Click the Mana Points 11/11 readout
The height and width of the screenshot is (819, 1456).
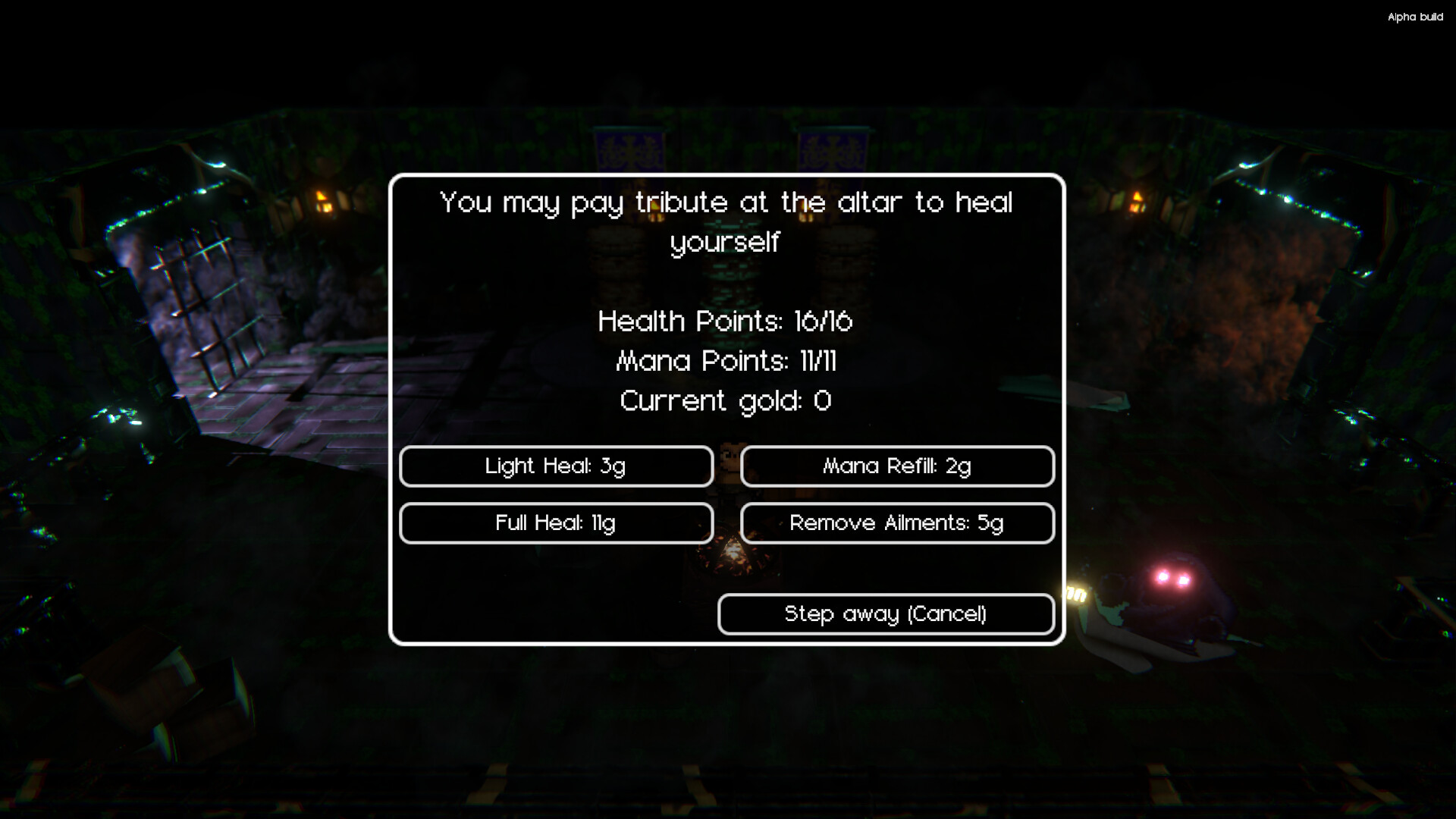point(726,362)
